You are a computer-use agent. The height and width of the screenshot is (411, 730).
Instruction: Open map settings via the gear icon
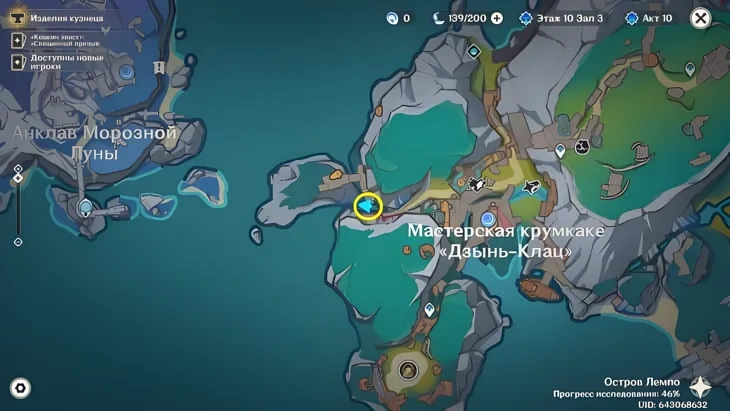[x=19, y=389]
